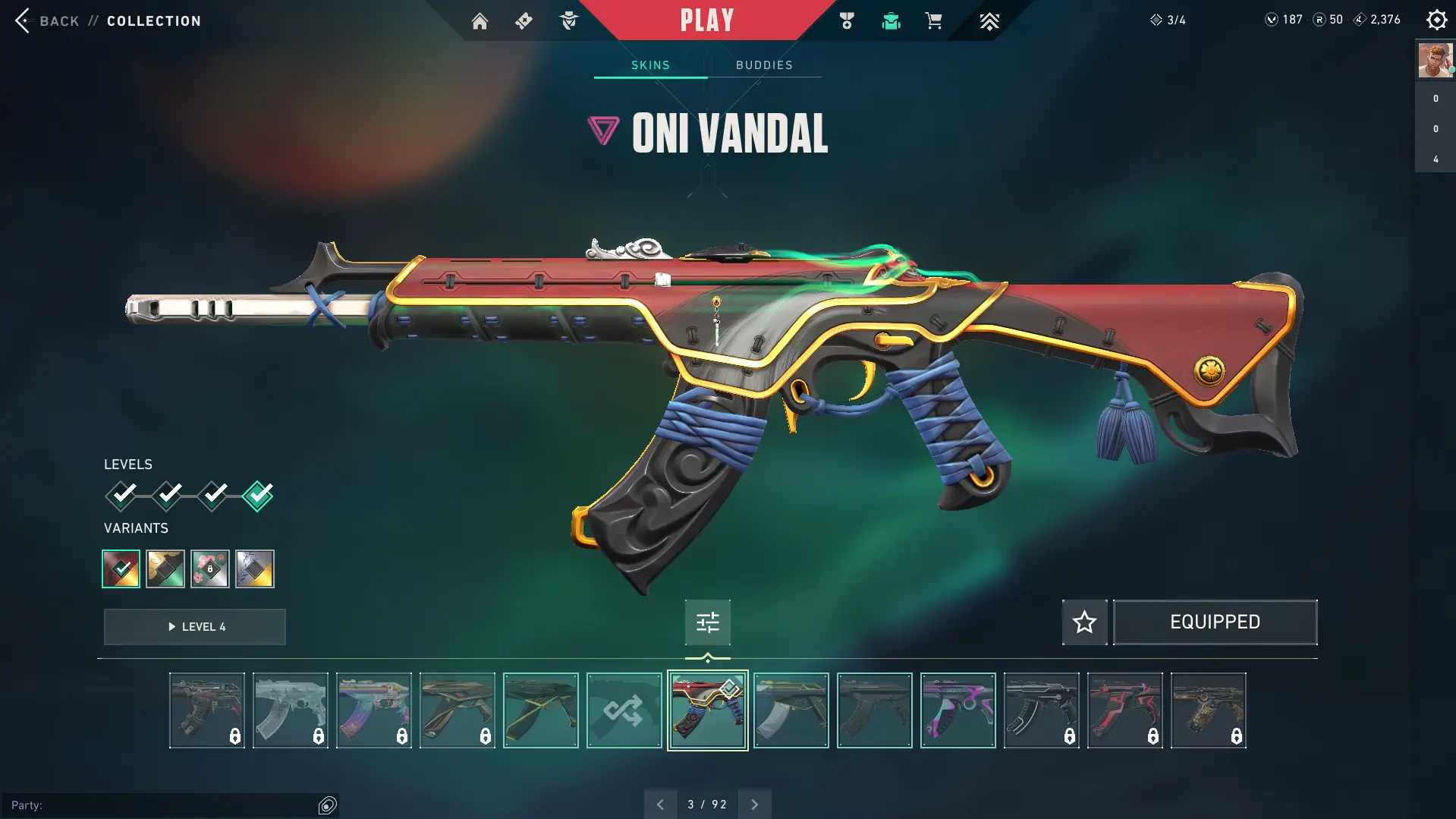Open the home screen icon
Screen dimensions: 1456x819
pyautogui.click(x=480, y=21)
